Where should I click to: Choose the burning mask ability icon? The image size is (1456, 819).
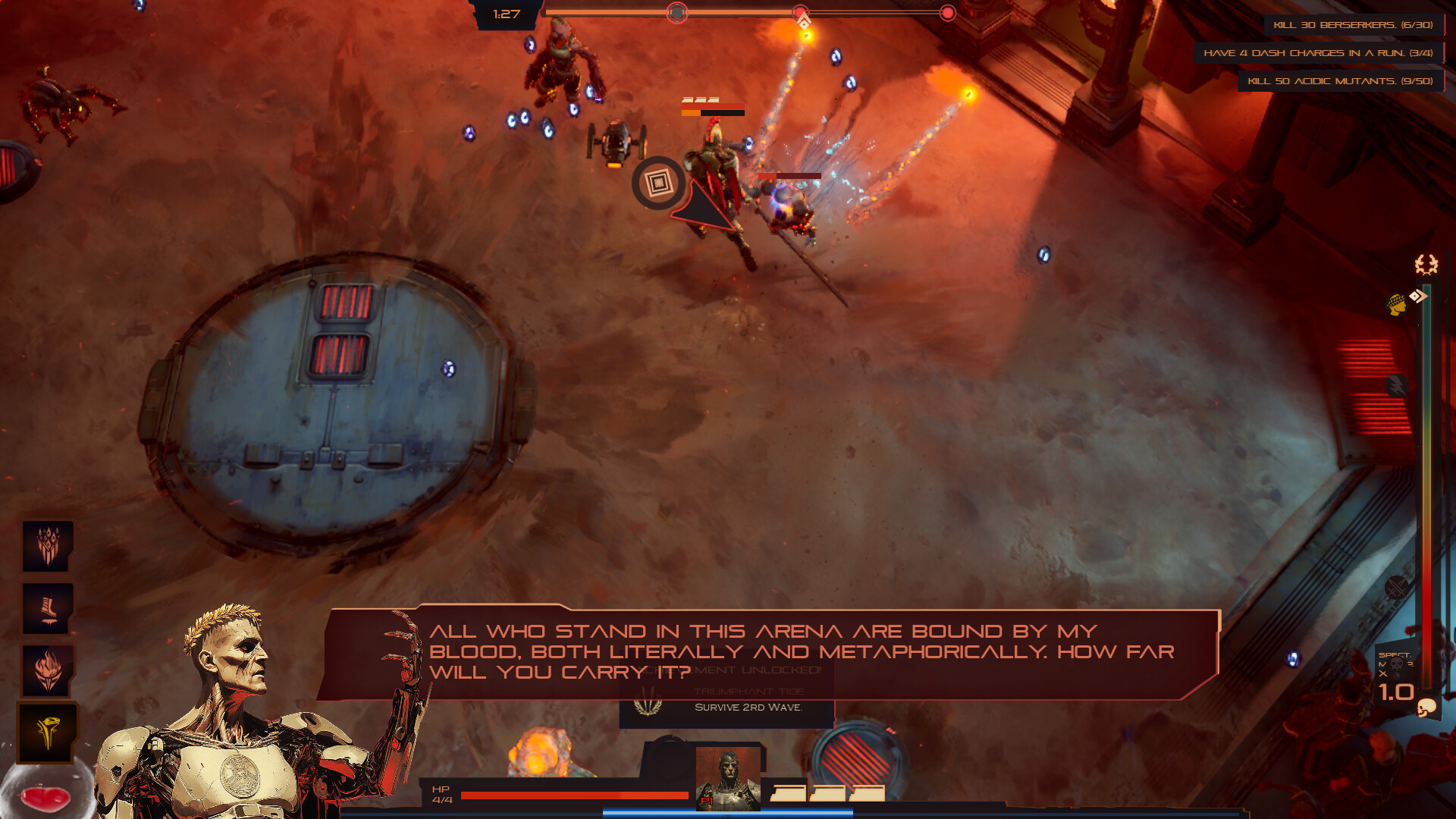[47, 670]
